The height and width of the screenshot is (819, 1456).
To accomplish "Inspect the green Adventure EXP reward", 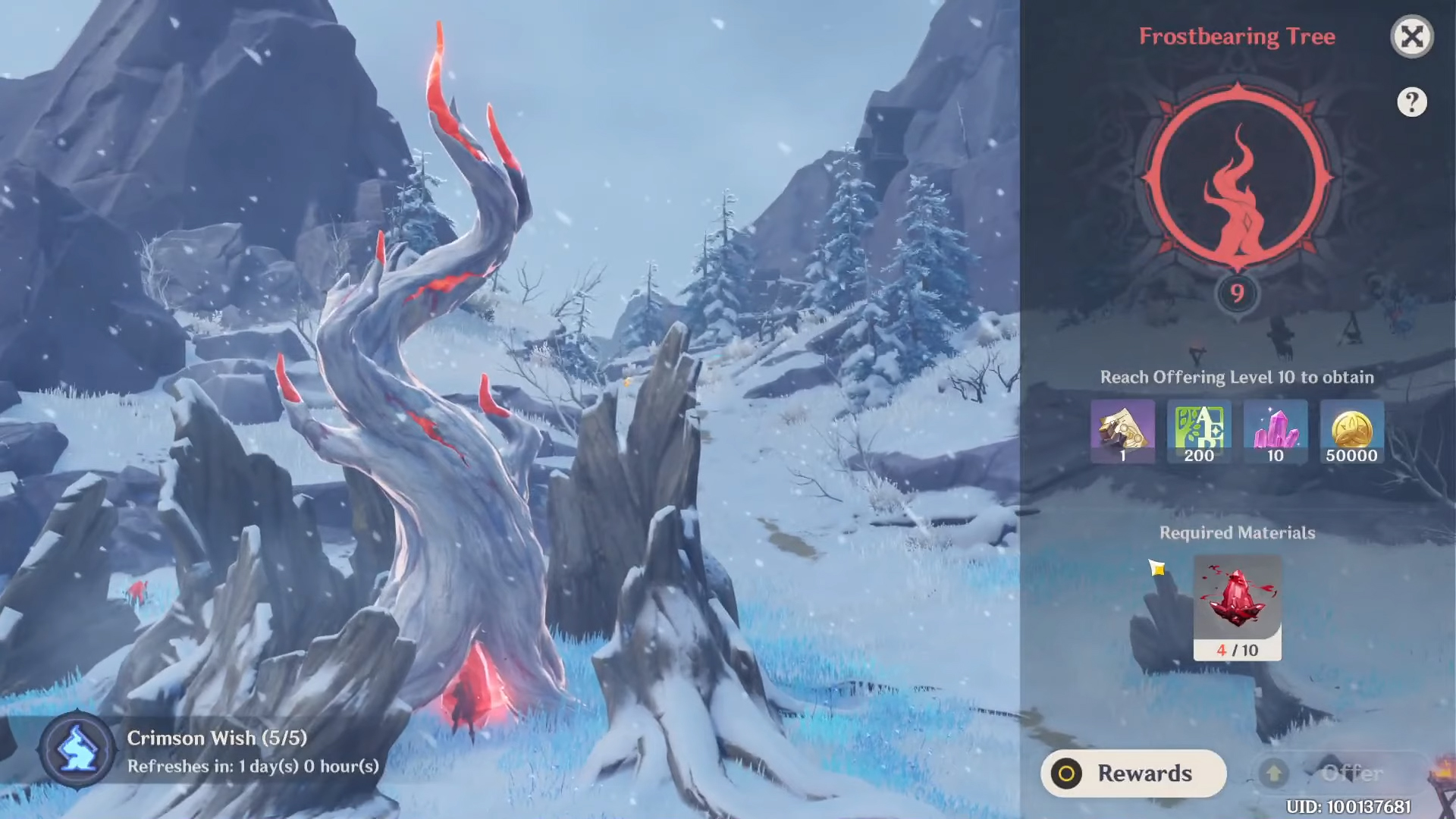I will (x=1199, y=431).
